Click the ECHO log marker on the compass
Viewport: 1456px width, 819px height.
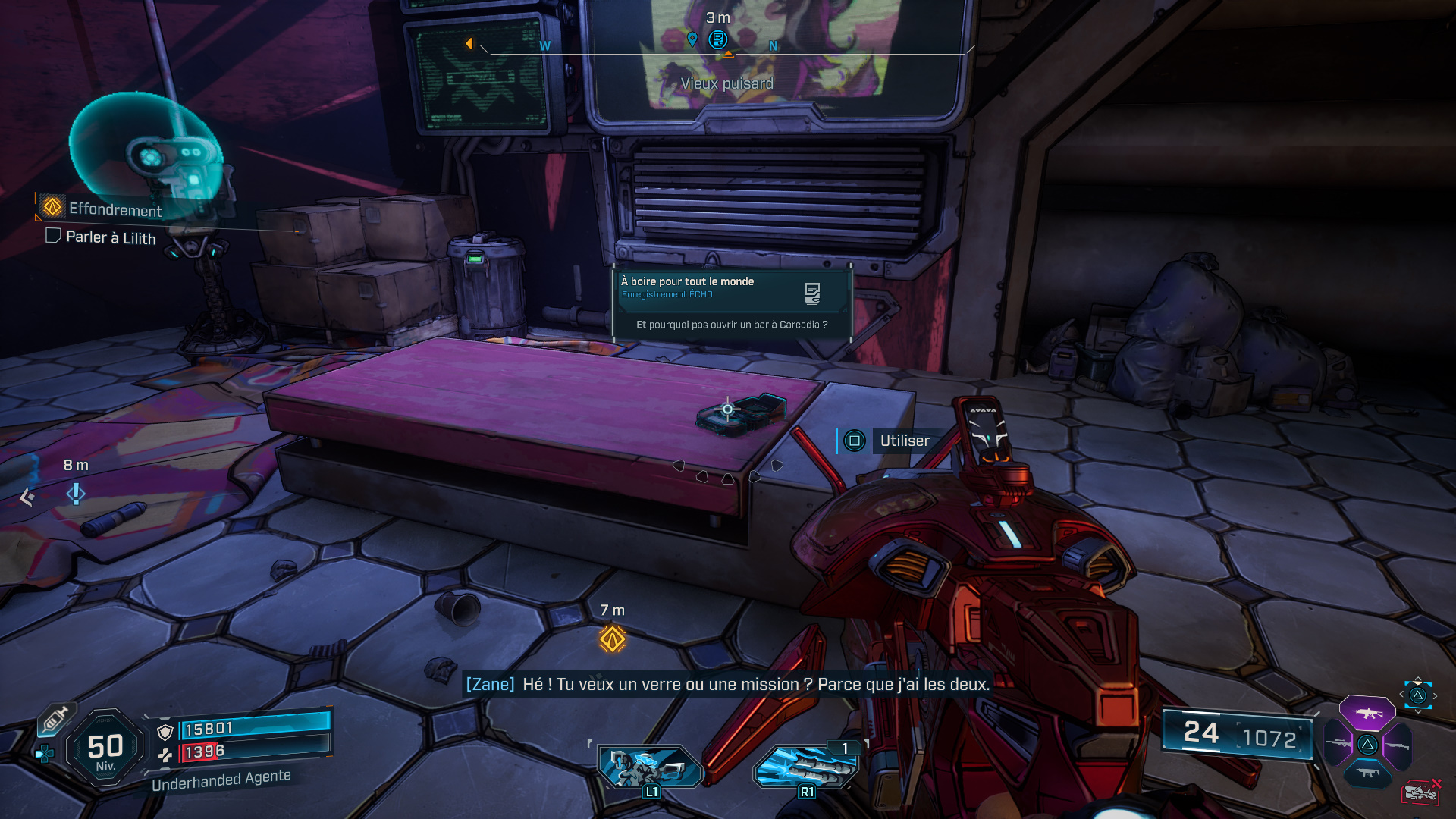[x=718, y=39]
